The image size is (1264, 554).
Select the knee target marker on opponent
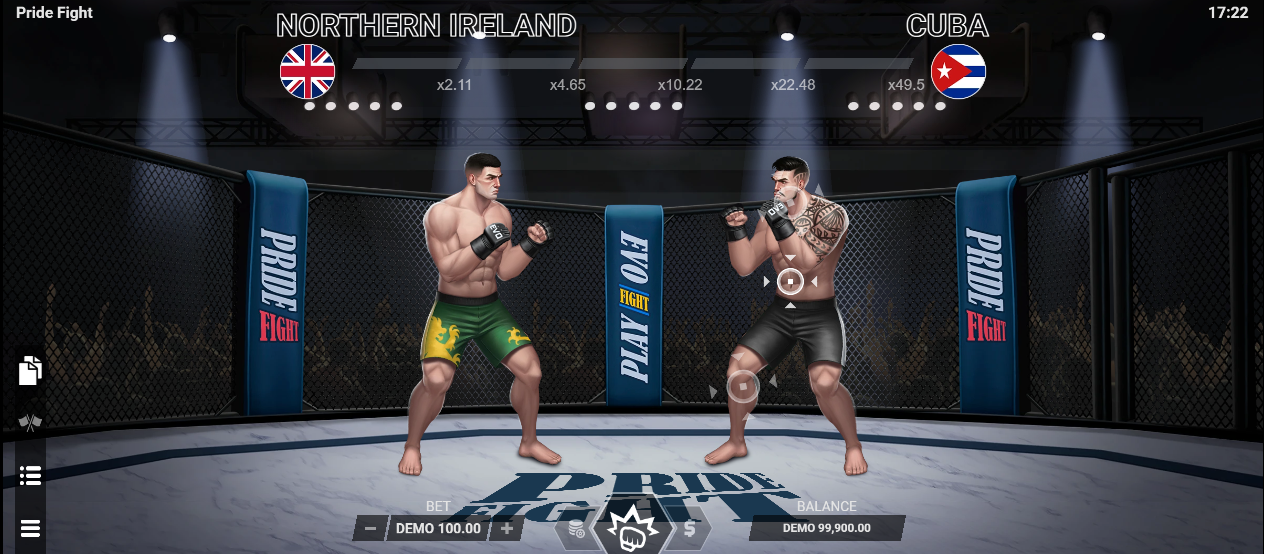coord(743,385)
